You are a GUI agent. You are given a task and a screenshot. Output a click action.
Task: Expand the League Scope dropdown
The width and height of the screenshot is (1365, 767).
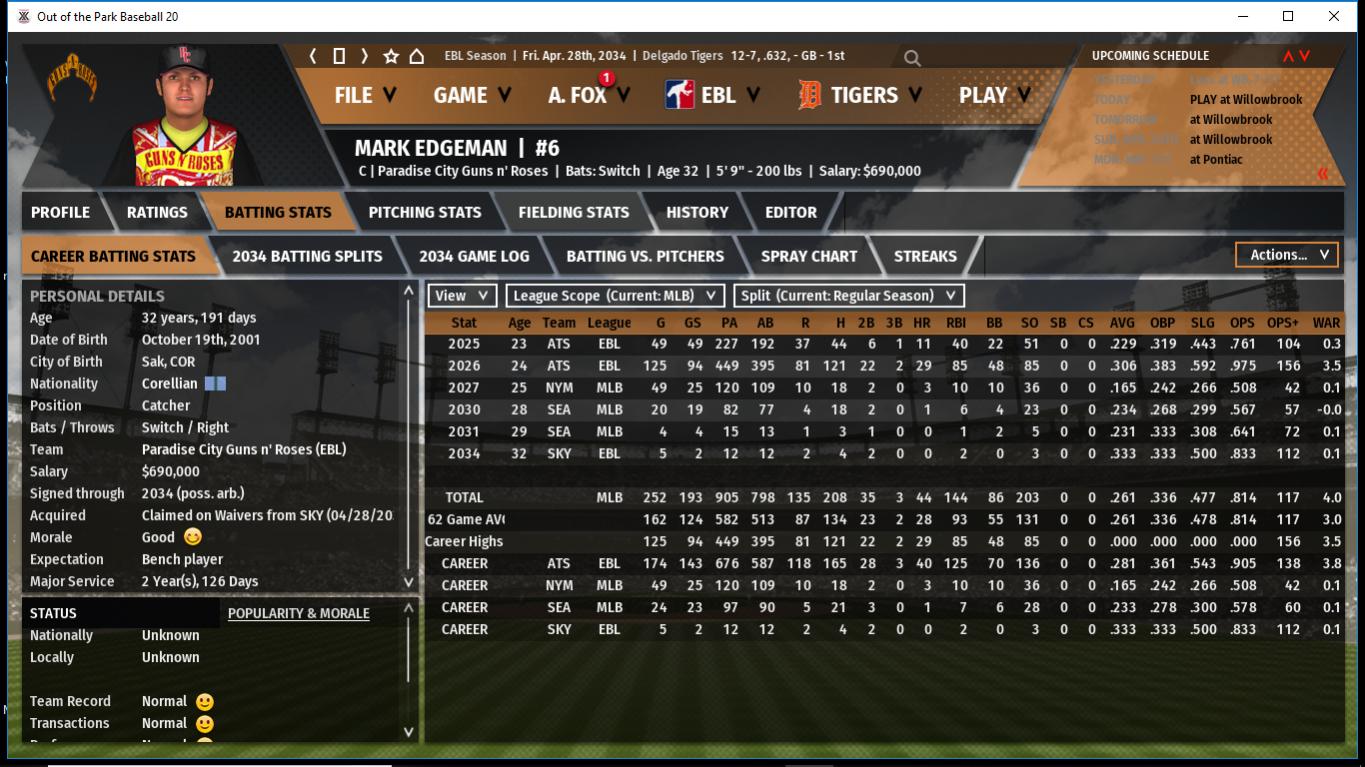(x=615, y=295)
